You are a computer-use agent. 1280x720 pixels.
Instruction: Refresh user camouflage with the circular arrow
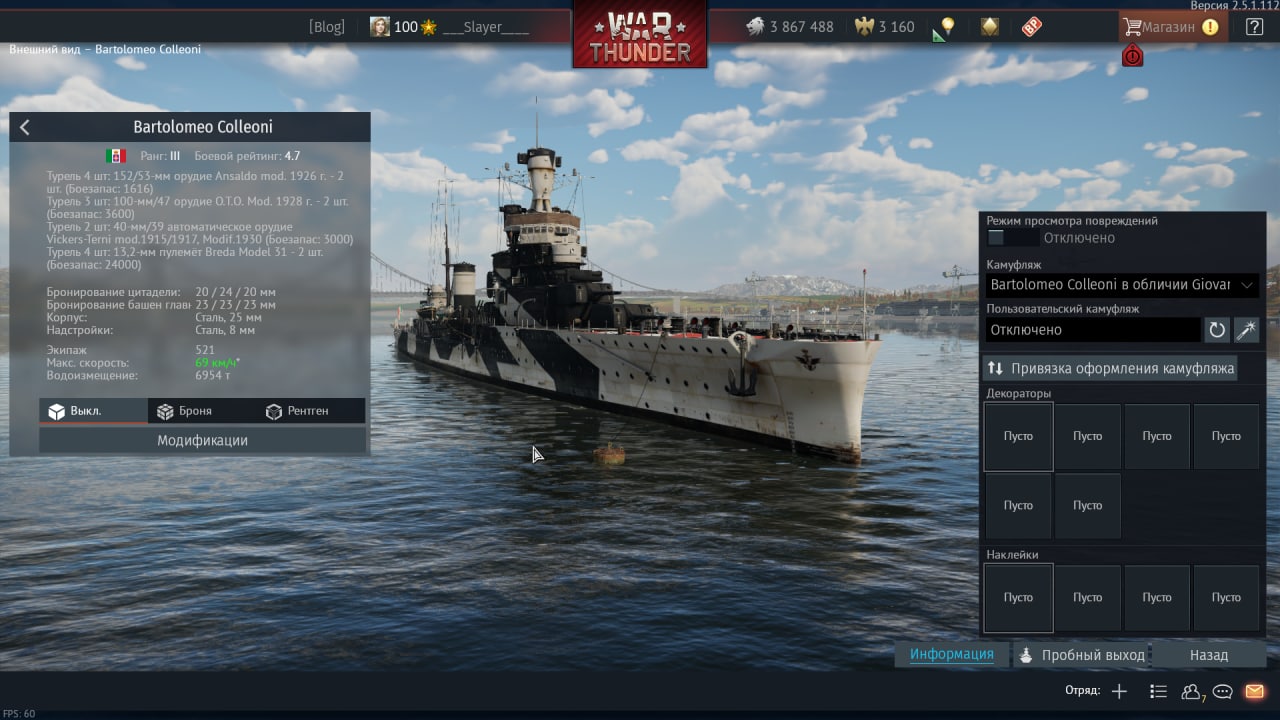pos(1217,330)
